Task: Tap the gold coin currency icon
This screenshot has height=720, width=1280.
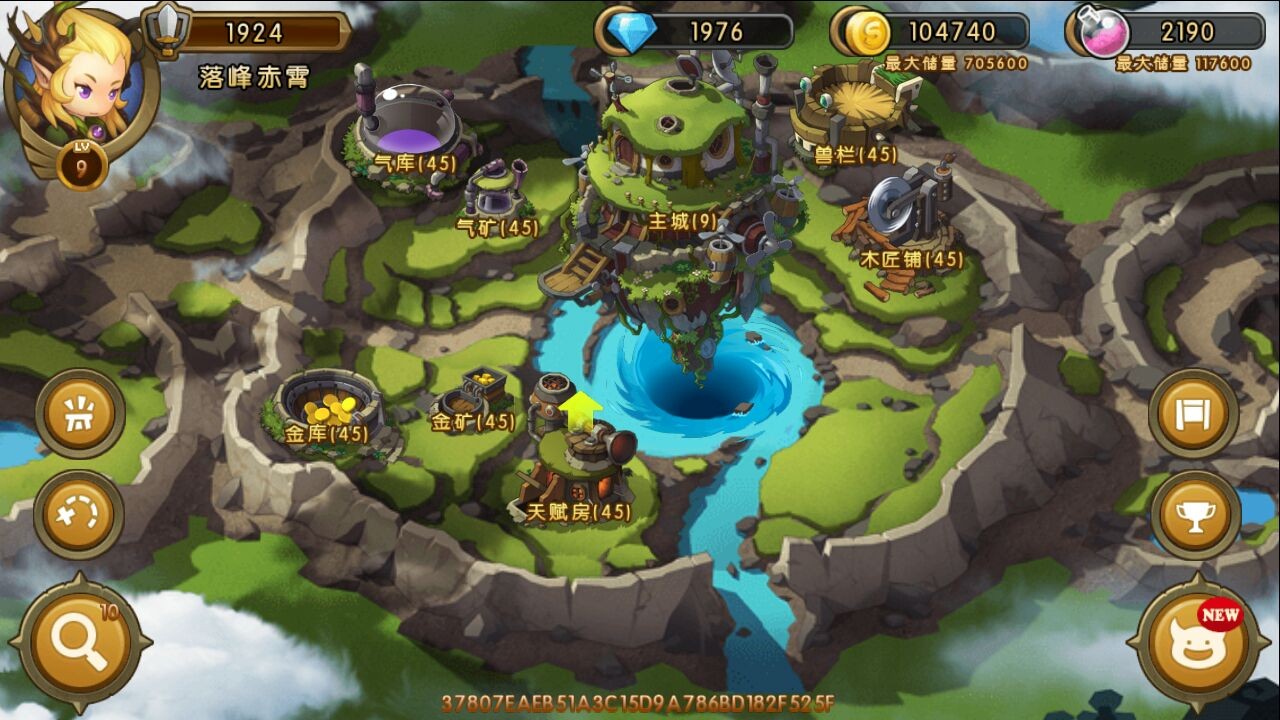Action: [866, 32]
